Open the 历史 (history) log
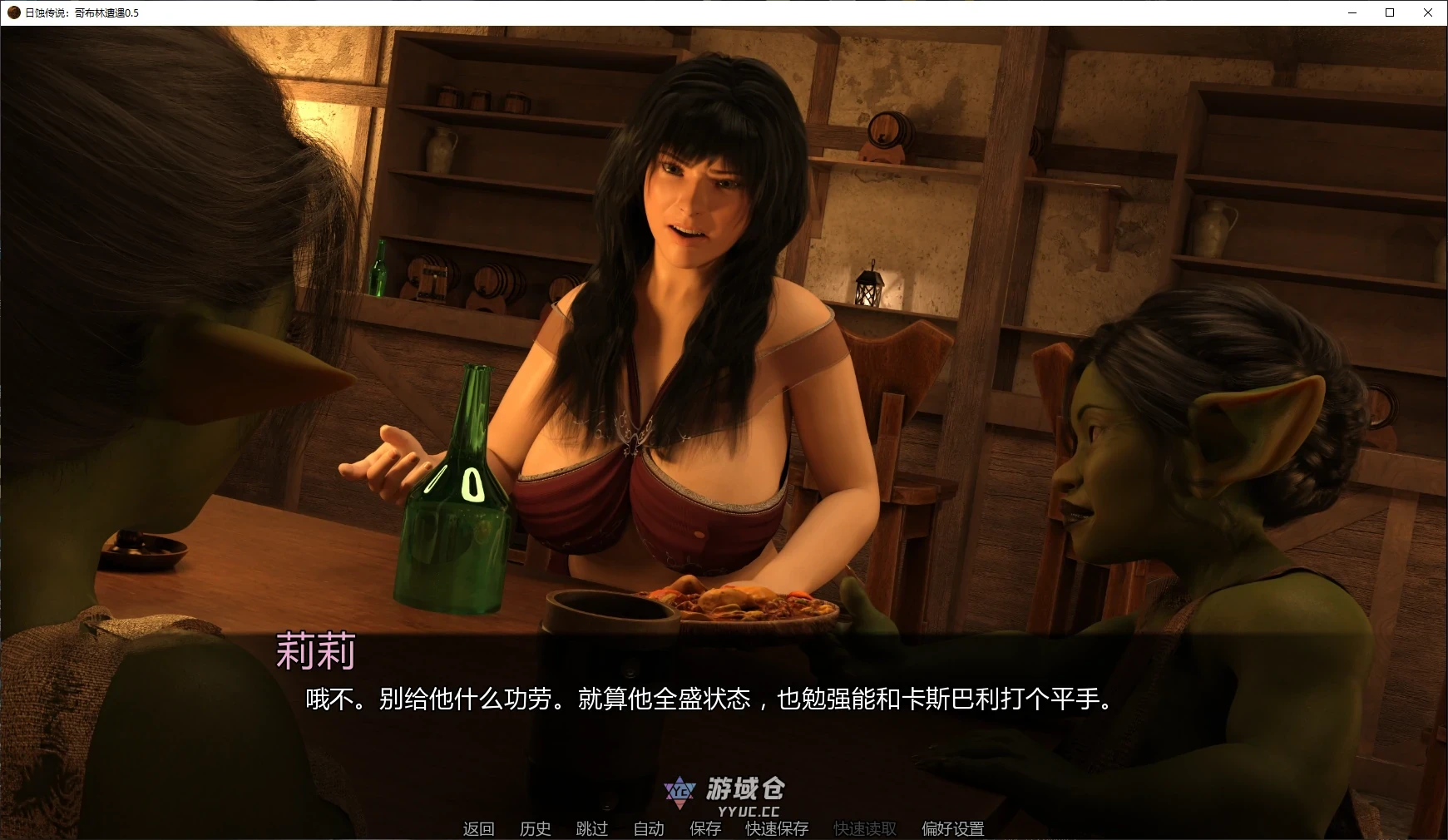 (x=535, y=828)
